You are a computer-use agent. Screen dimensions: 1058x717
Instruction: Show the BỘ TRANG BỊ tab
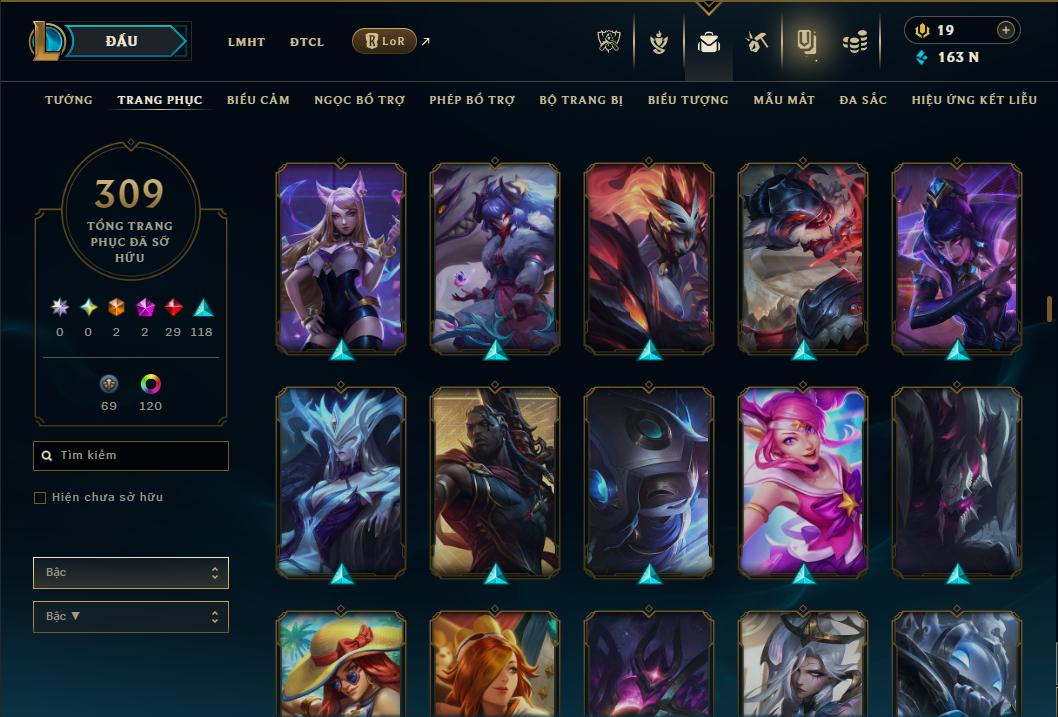(x=581, y=100)
